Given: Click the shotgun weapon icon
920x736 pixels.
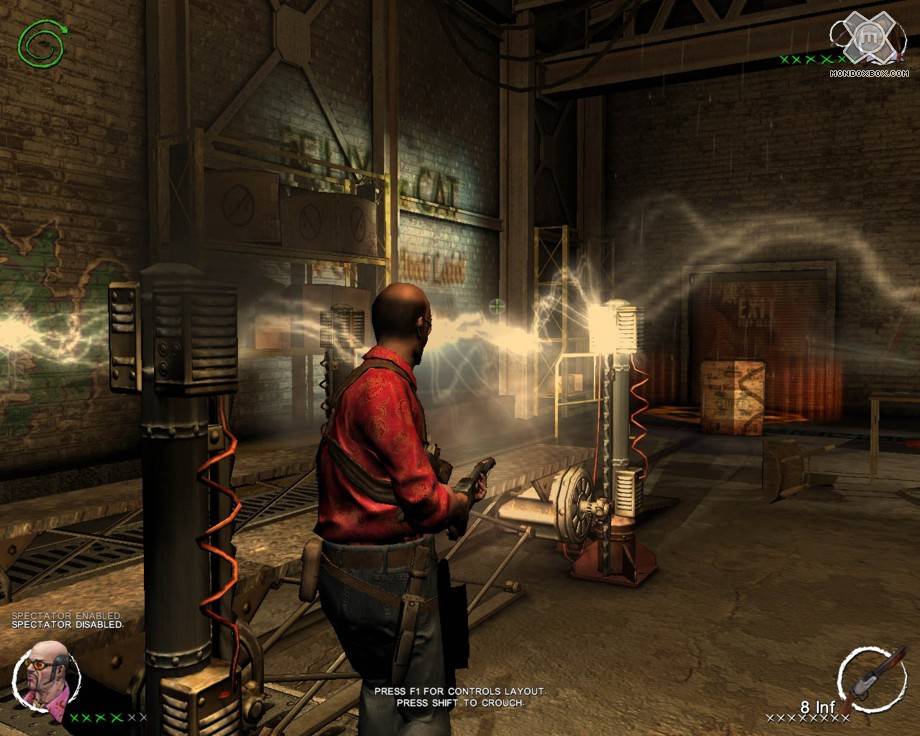Looking at the screenshot, I should (873, 678).
